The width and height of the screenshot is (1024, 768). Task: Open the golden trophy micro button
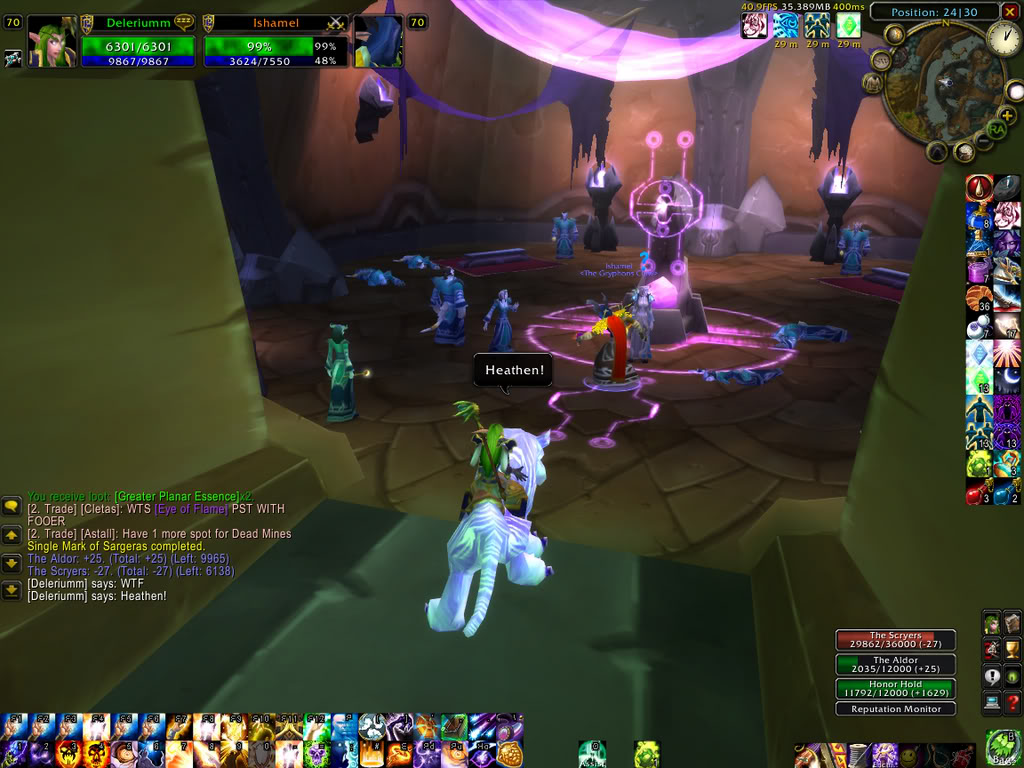pos(1013,650)
